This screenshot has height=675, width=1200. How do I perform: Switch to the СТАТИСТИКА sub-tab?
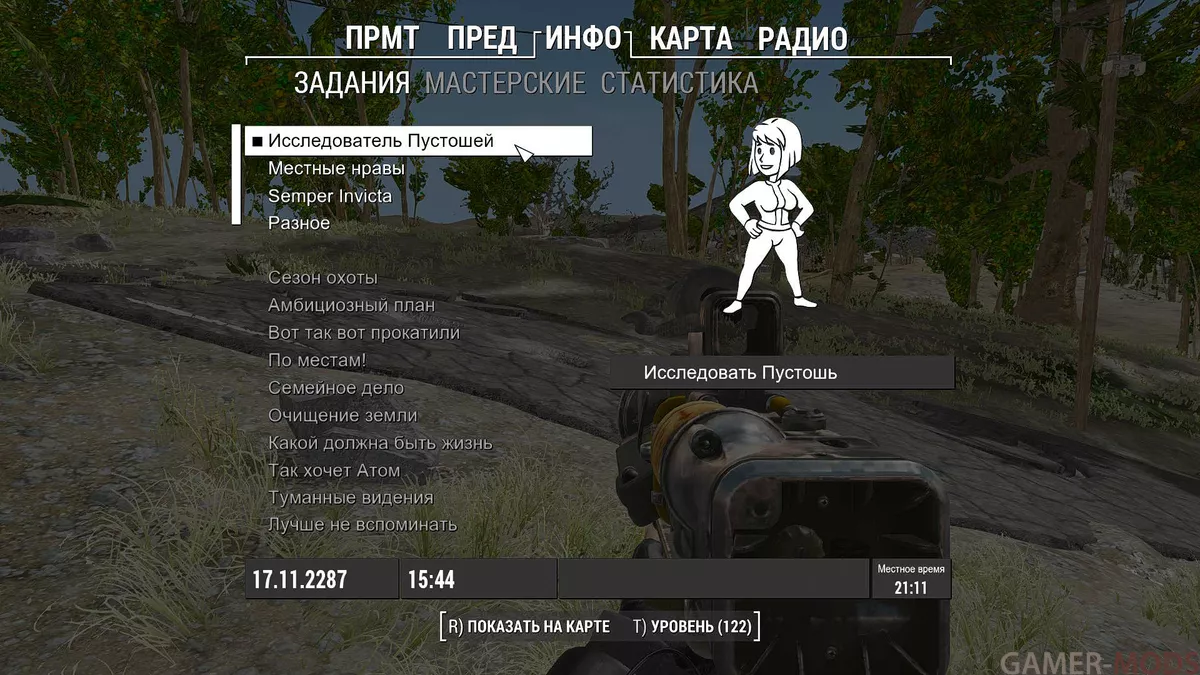[x=679, y=83]
